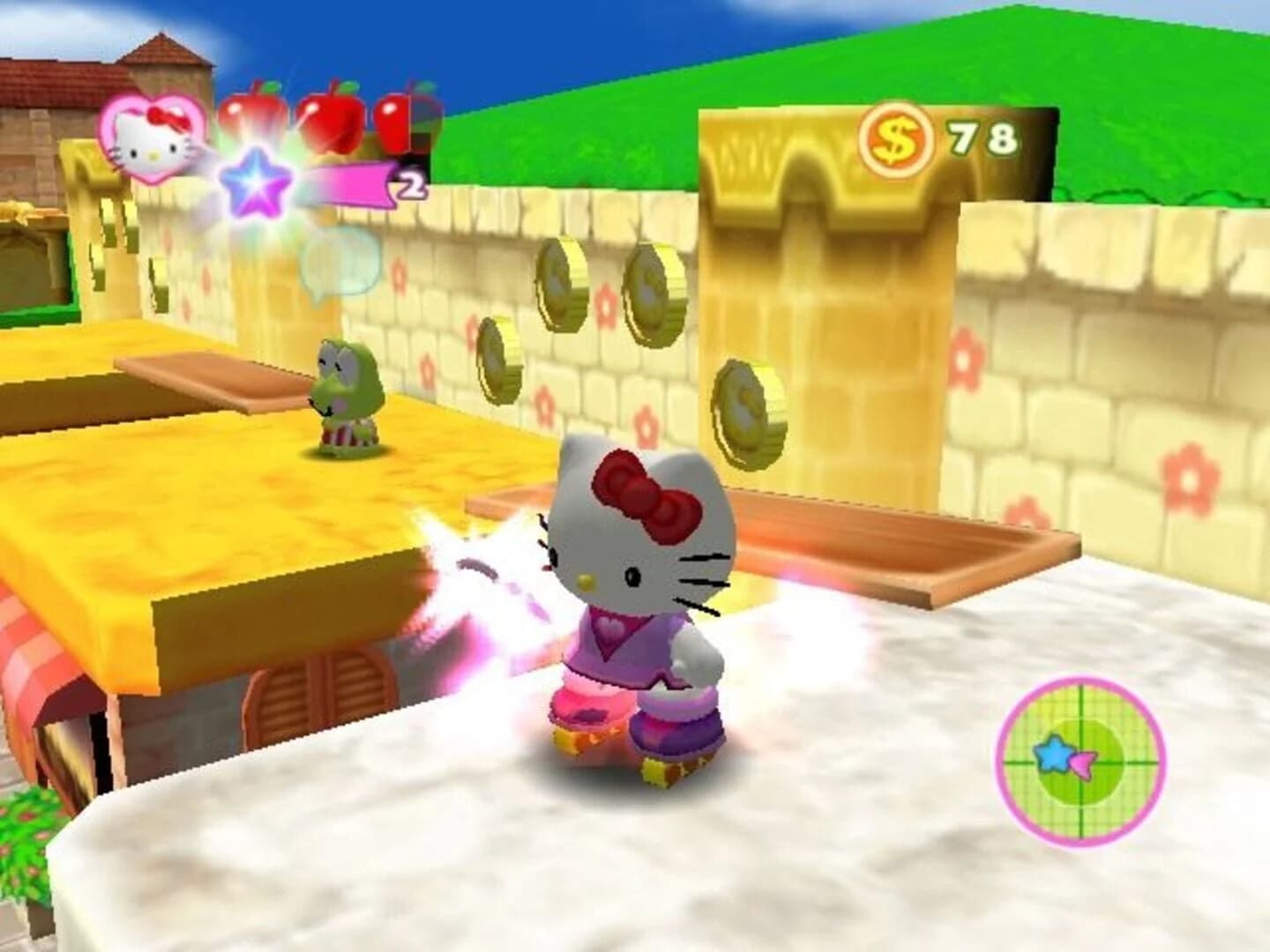The height and width of the screenshot is (952, 1270).
Task: Click the golden dollar coin icon
Action: (893, 134)
